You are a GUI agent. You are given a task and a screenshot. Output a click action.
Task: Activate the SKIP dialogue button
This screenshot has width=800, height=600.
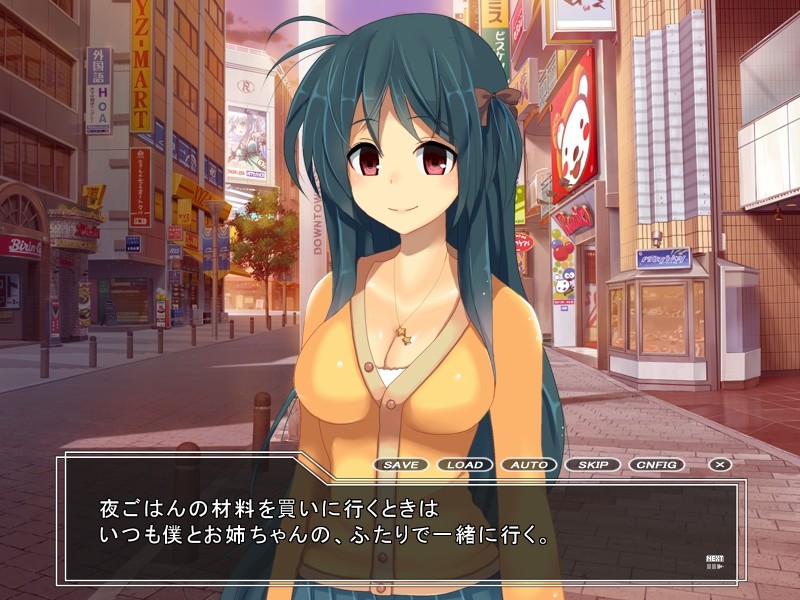pos(593,465)
